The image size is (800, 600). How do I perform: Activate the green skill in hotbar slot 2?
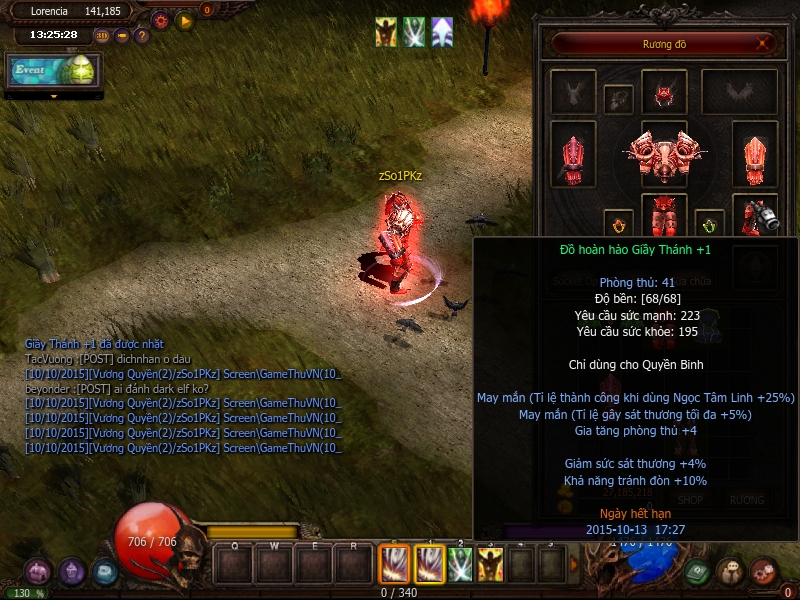(x=460, y=566)
